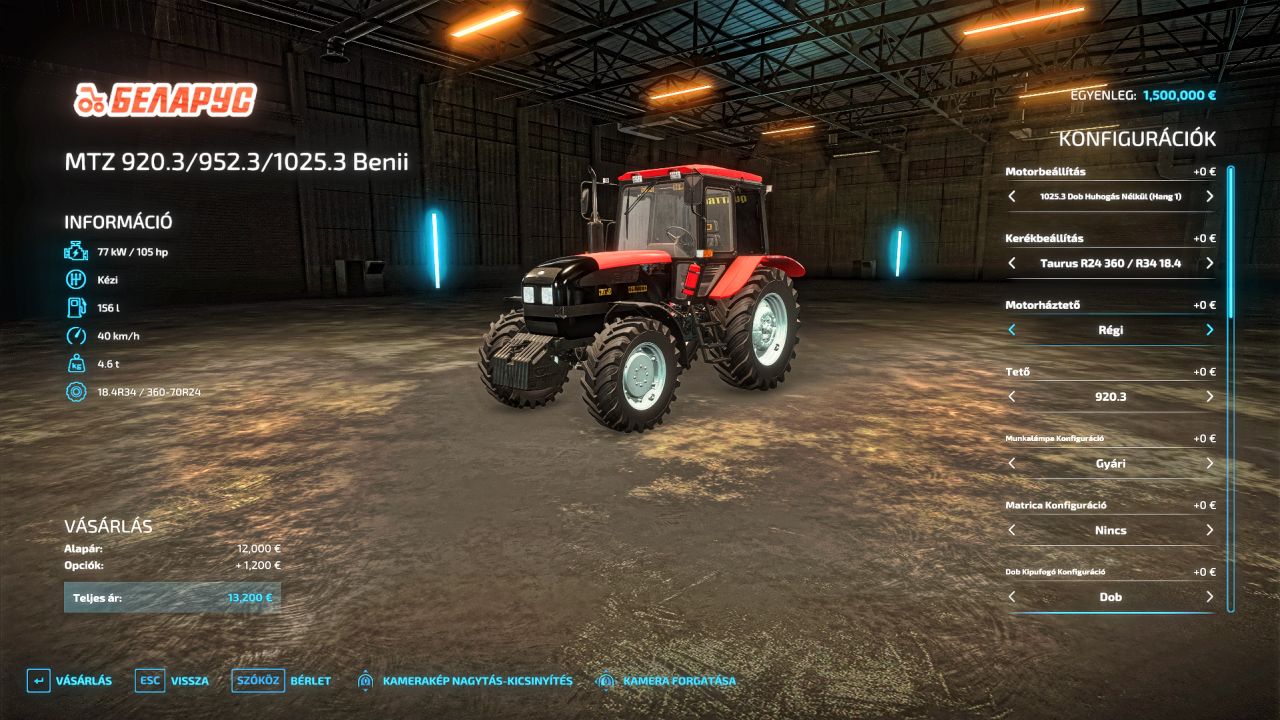Select previous wheel option under Kerékbeállítás
This screenshot has width=1280, height=720.
[1011, 263]
